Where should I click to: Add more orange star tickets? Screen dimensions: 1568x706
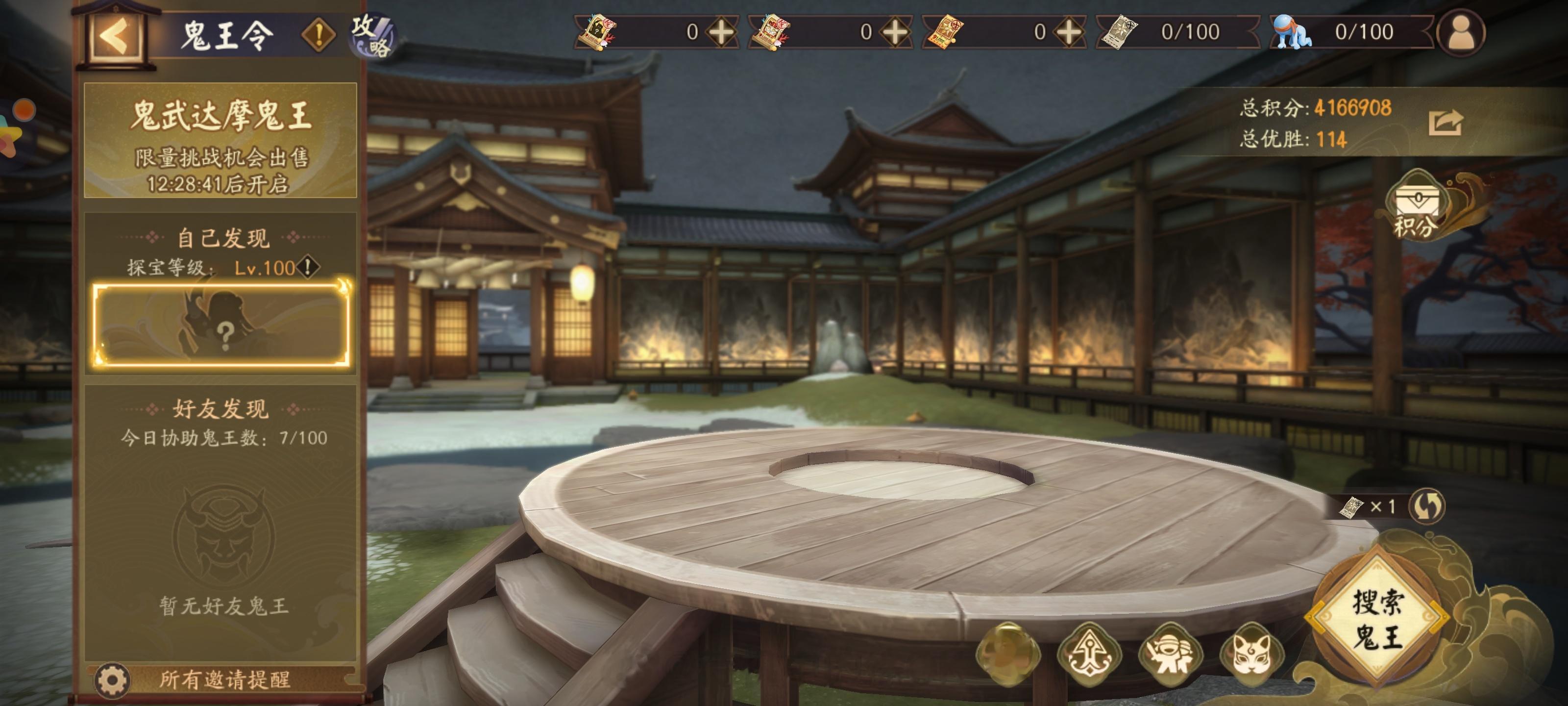coord(1069,32)
